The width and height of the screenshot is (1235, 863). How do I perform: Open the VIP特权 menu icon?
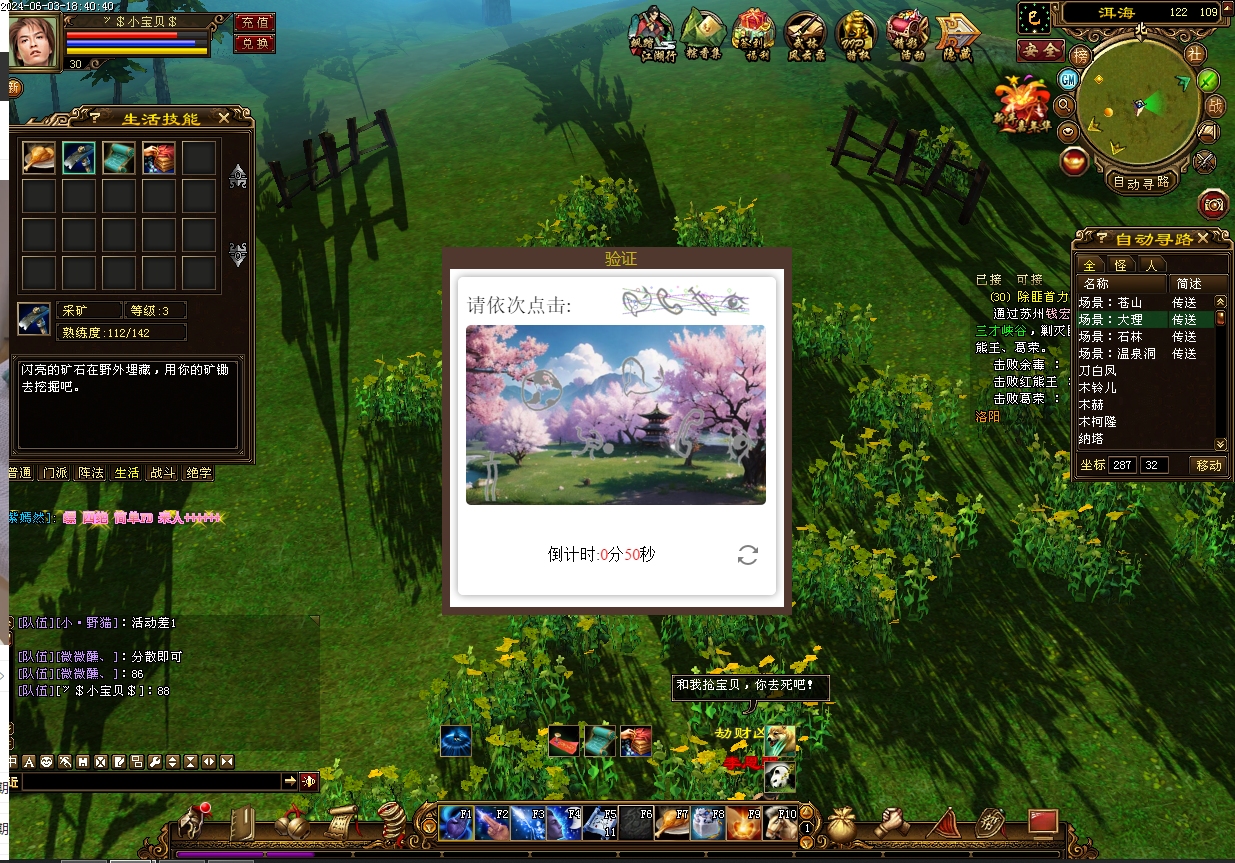856,35
